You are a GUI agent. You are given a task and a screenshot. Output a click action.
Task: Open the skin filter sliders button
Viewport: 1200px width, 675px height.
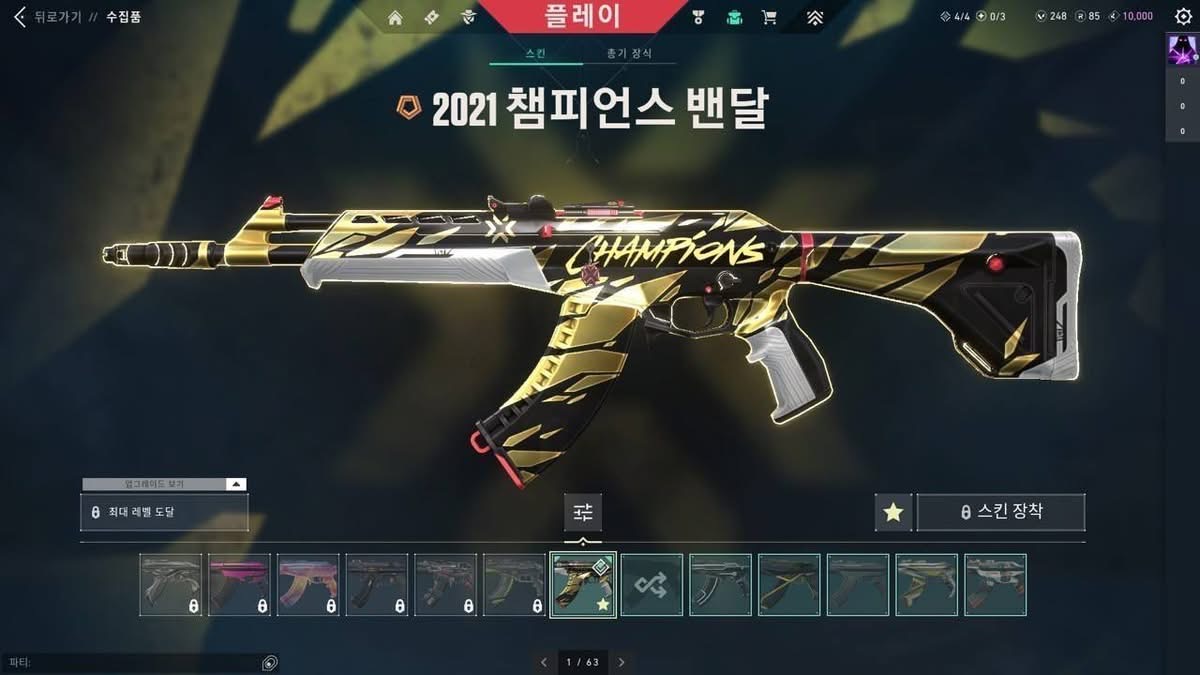tap(583, 512)
